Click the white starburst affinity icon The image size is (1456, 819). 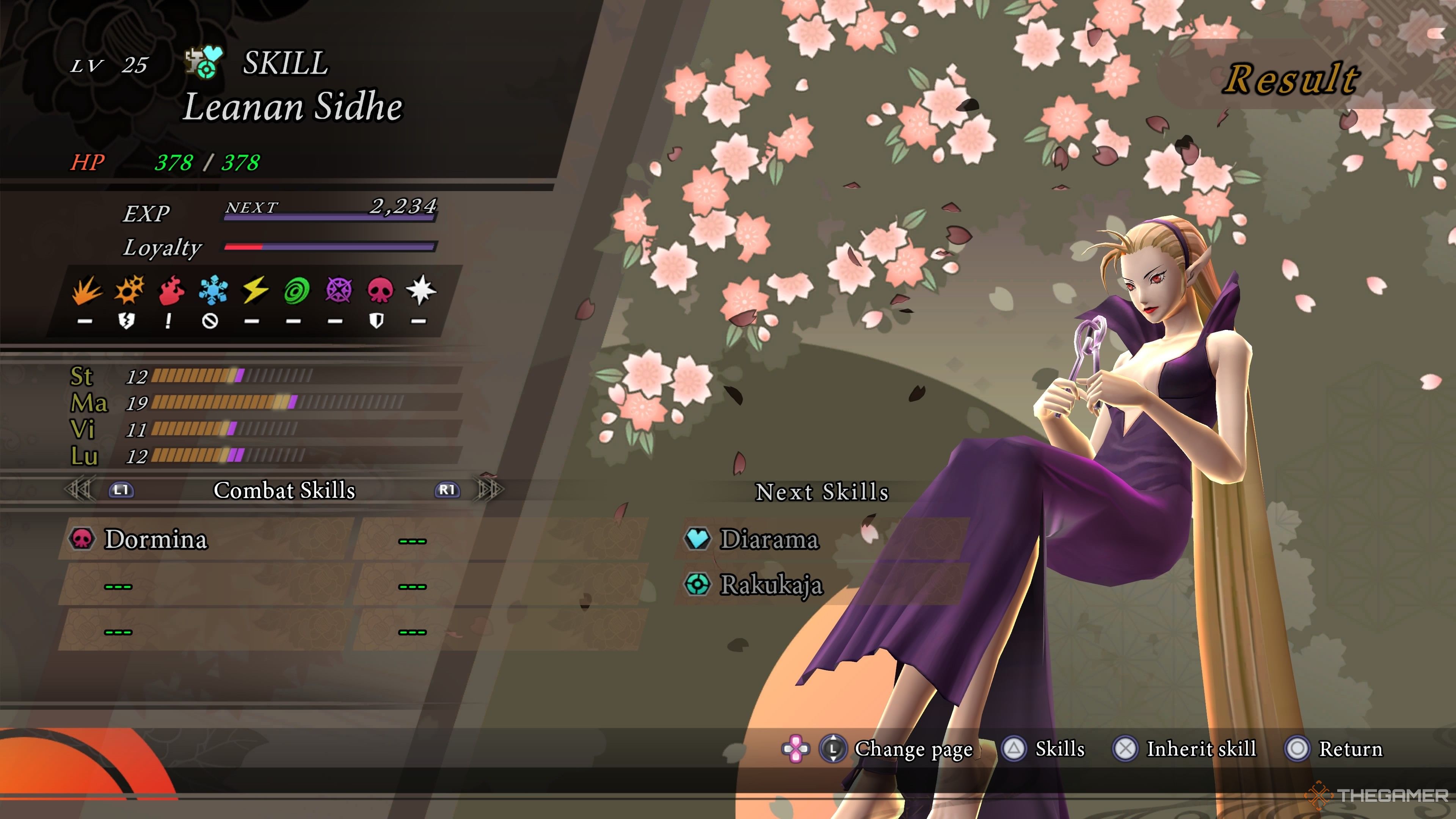point(421,290)
